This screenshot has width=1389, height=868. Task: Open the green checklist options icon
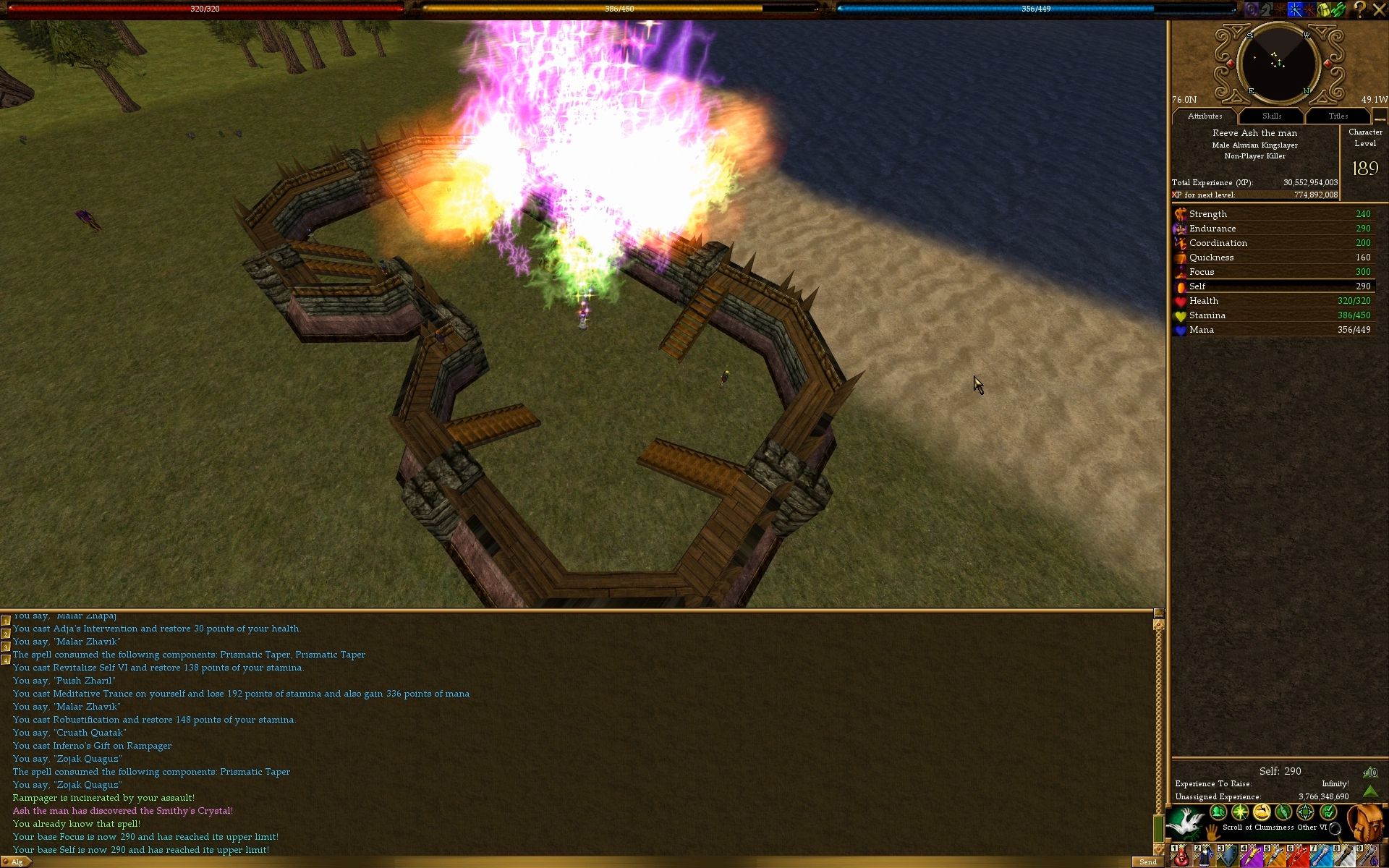pos(1328,812)
